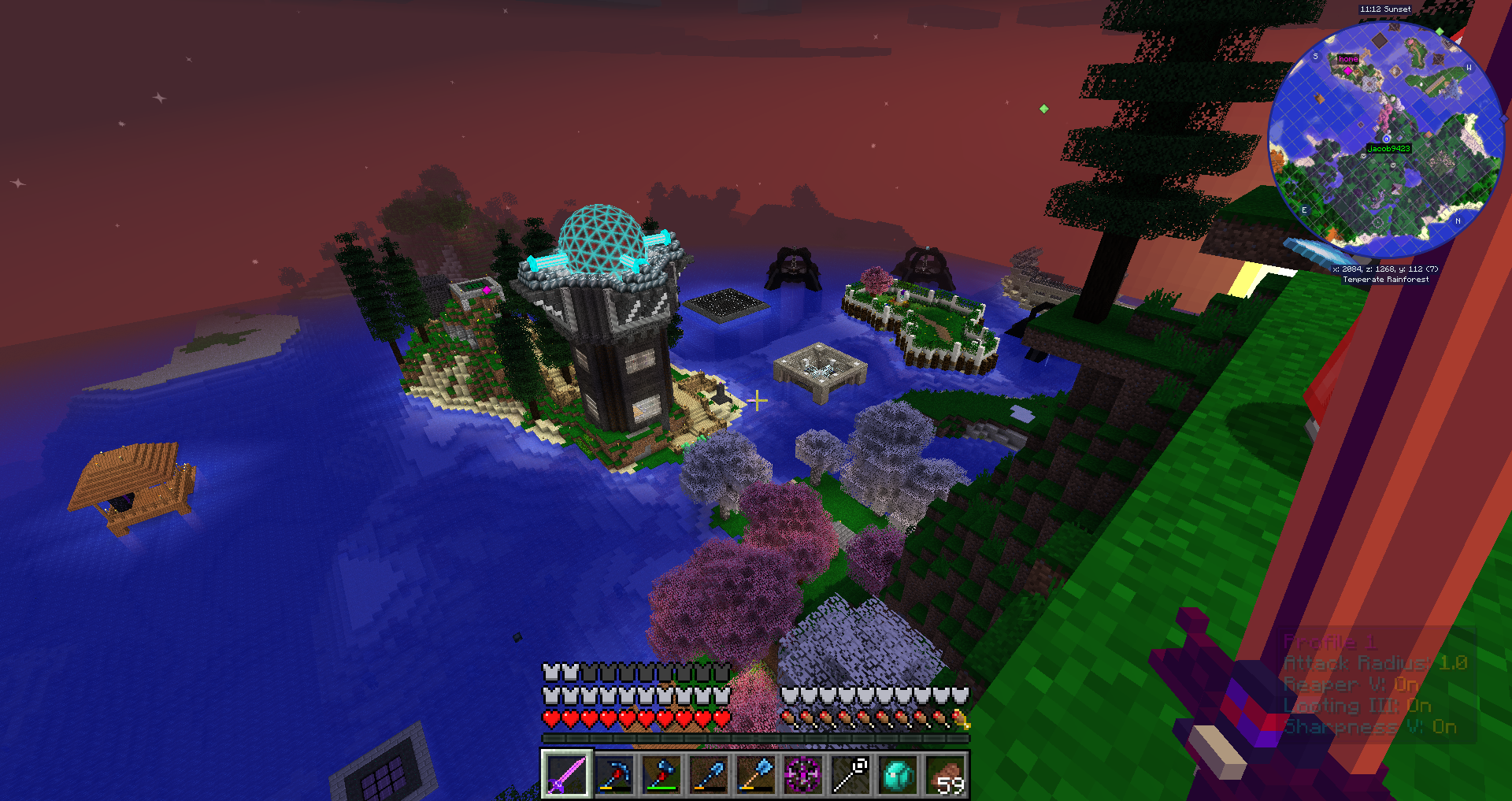1512x801 pixels.
Task: Select the stack of 59 cooked meat
Action: (945, 774)
